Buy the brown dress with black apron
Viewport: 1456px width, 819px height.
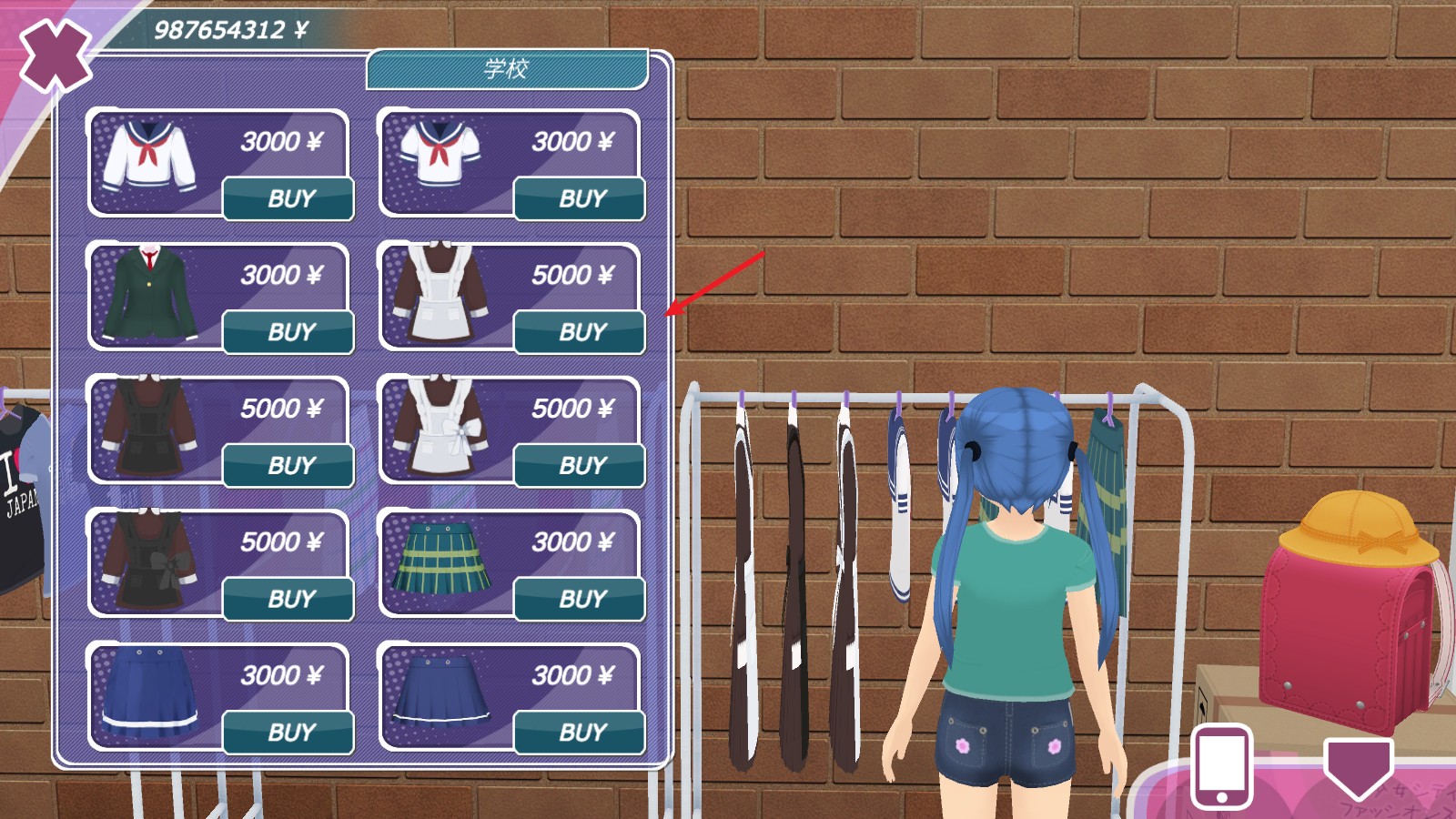point(289,466)
